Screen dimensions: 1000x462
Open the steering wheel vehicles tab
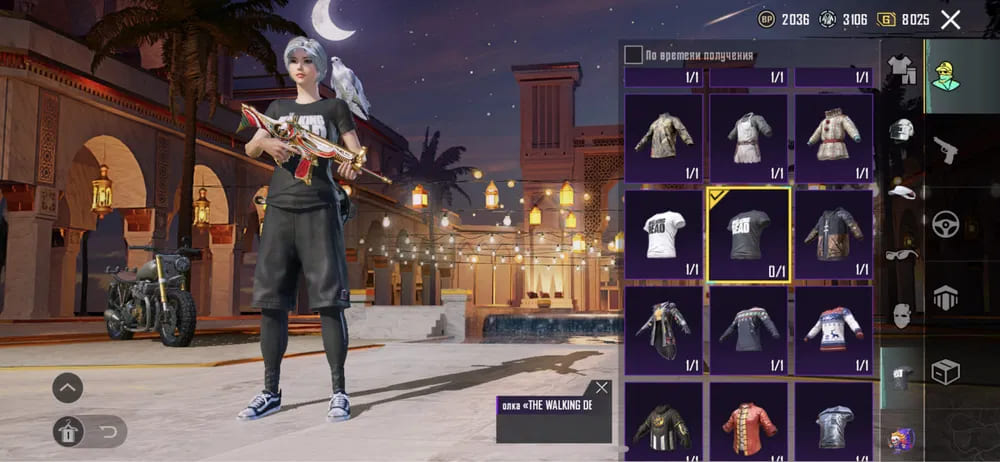pyautogui.click(x=945, y=224)
